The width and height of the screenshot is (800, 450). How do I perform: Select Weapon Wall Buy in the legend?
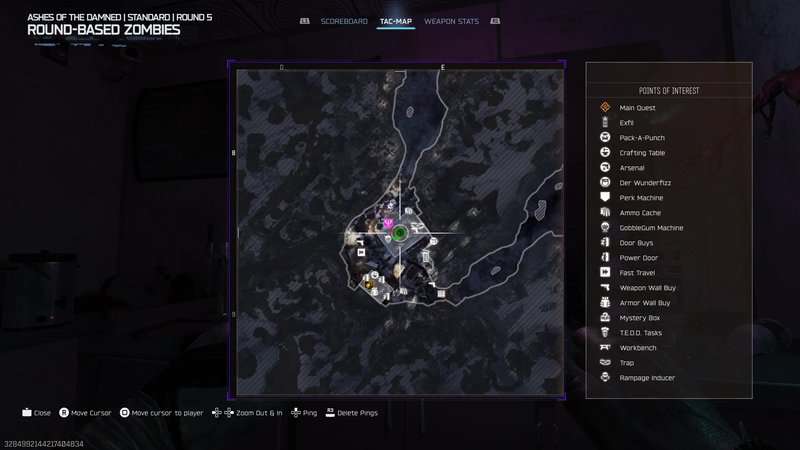point(645,288)
